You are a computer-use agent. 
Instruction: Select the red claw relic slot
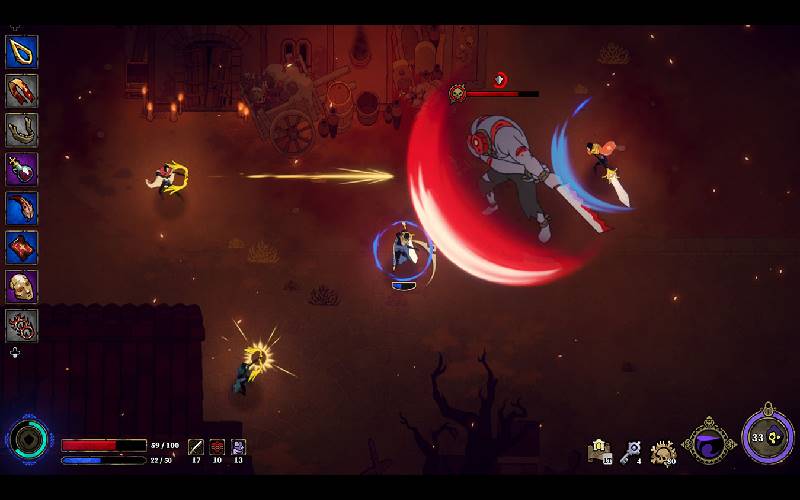pyautogui.click(x=22, y=208)
